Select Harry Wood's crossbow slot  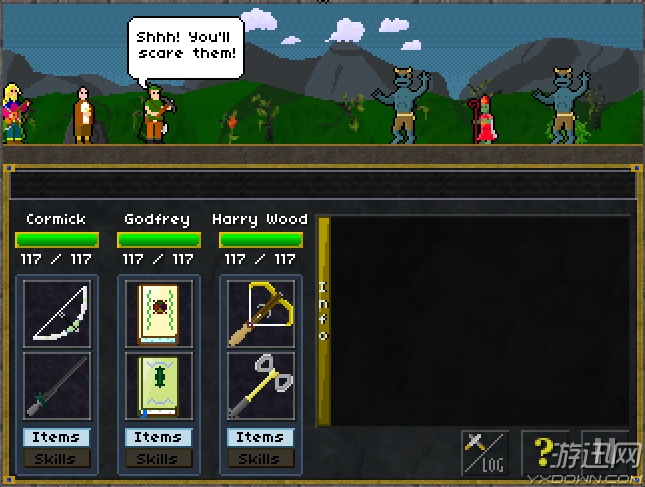(x=260, y=313)
